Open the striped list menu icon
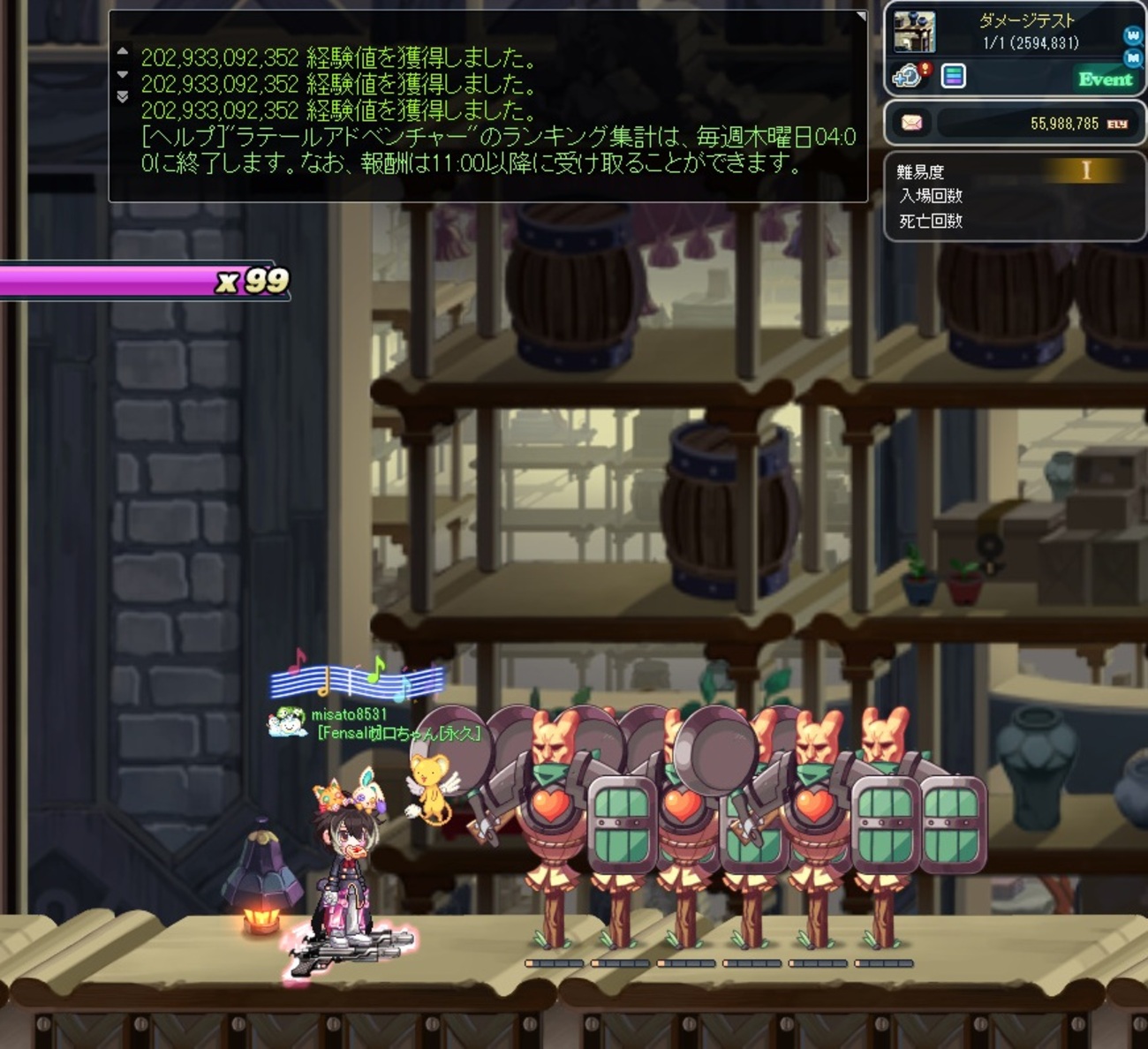The height and width of the screenshot is (1049, 1148). tap(954, 77)
